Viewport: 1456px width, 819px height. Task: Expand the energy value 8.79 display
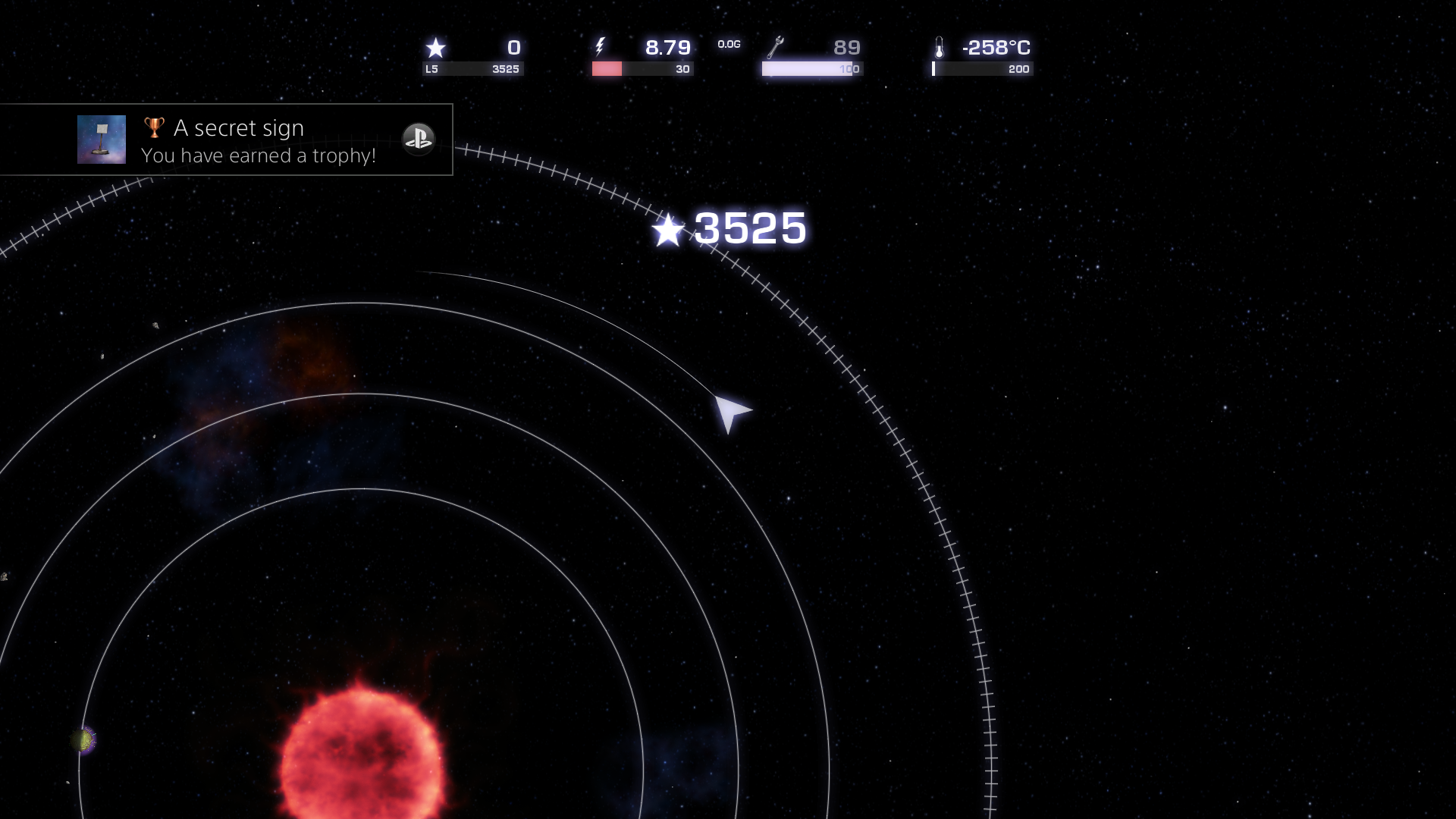667,47
